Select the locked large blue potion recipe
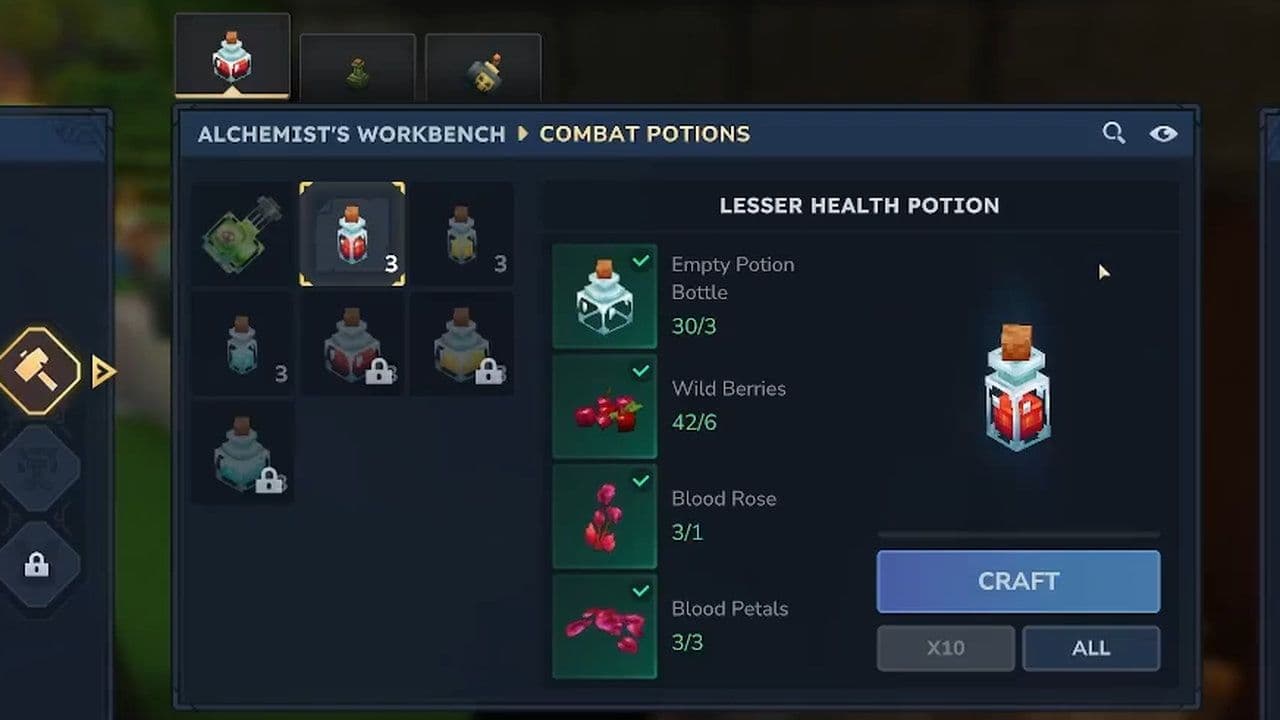Image resolution: width=1280 pixels, height=720 pixels. click(x=242, y=454)
